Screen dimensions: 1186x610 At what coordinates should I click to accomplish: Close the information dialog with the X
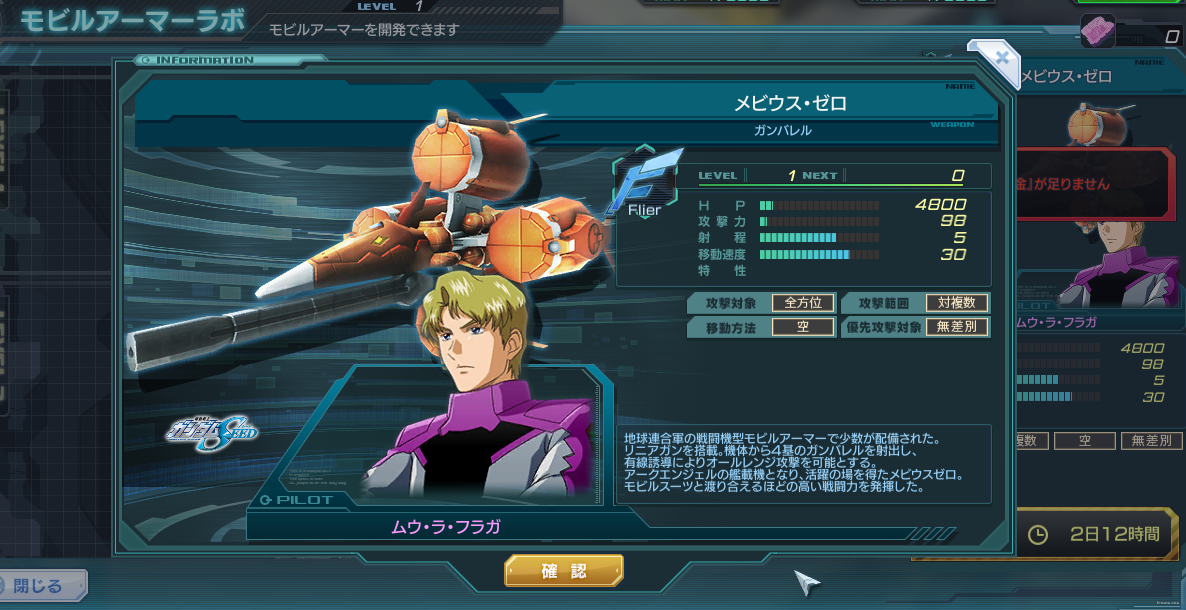pos(1001,58)
